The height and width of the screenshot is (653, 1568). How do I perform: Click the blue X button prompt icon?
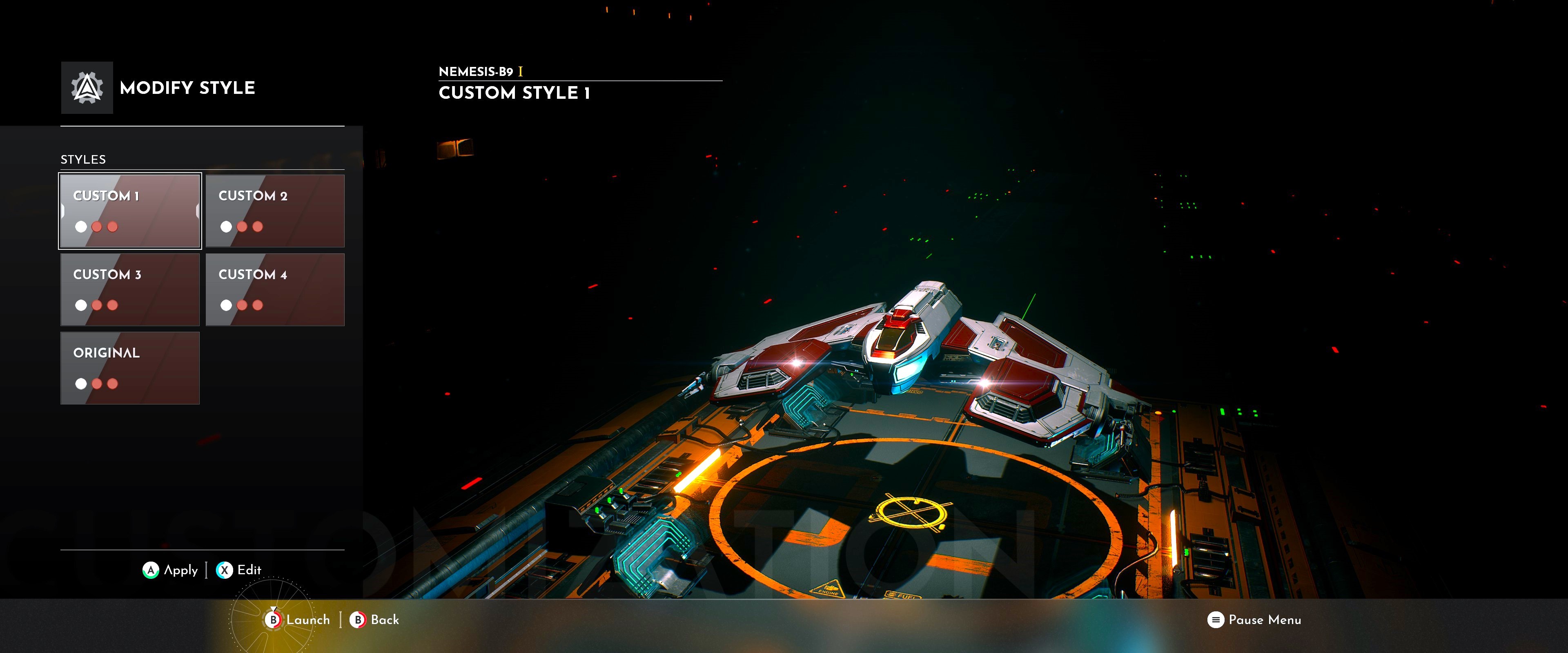pos(225,570)
